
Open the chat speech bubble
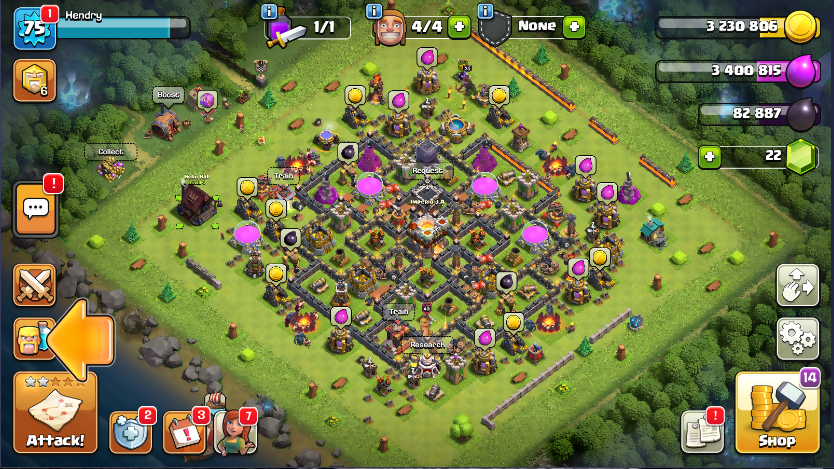click(x=36, y=209)
